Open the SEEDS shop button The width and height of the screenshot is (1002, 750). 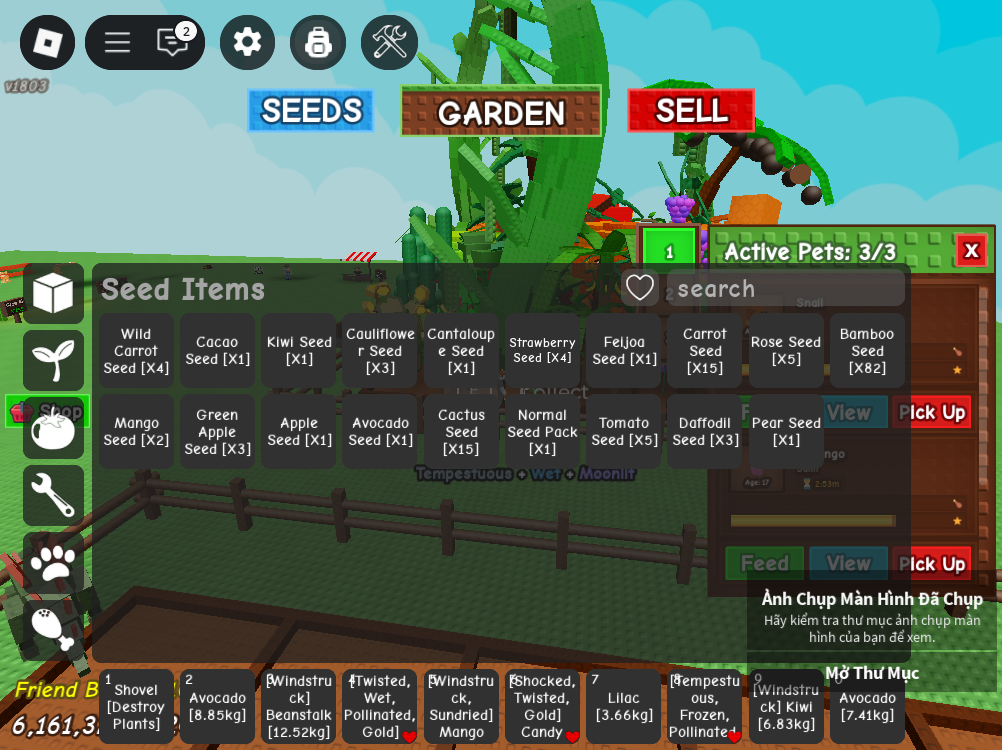[311, 111]
